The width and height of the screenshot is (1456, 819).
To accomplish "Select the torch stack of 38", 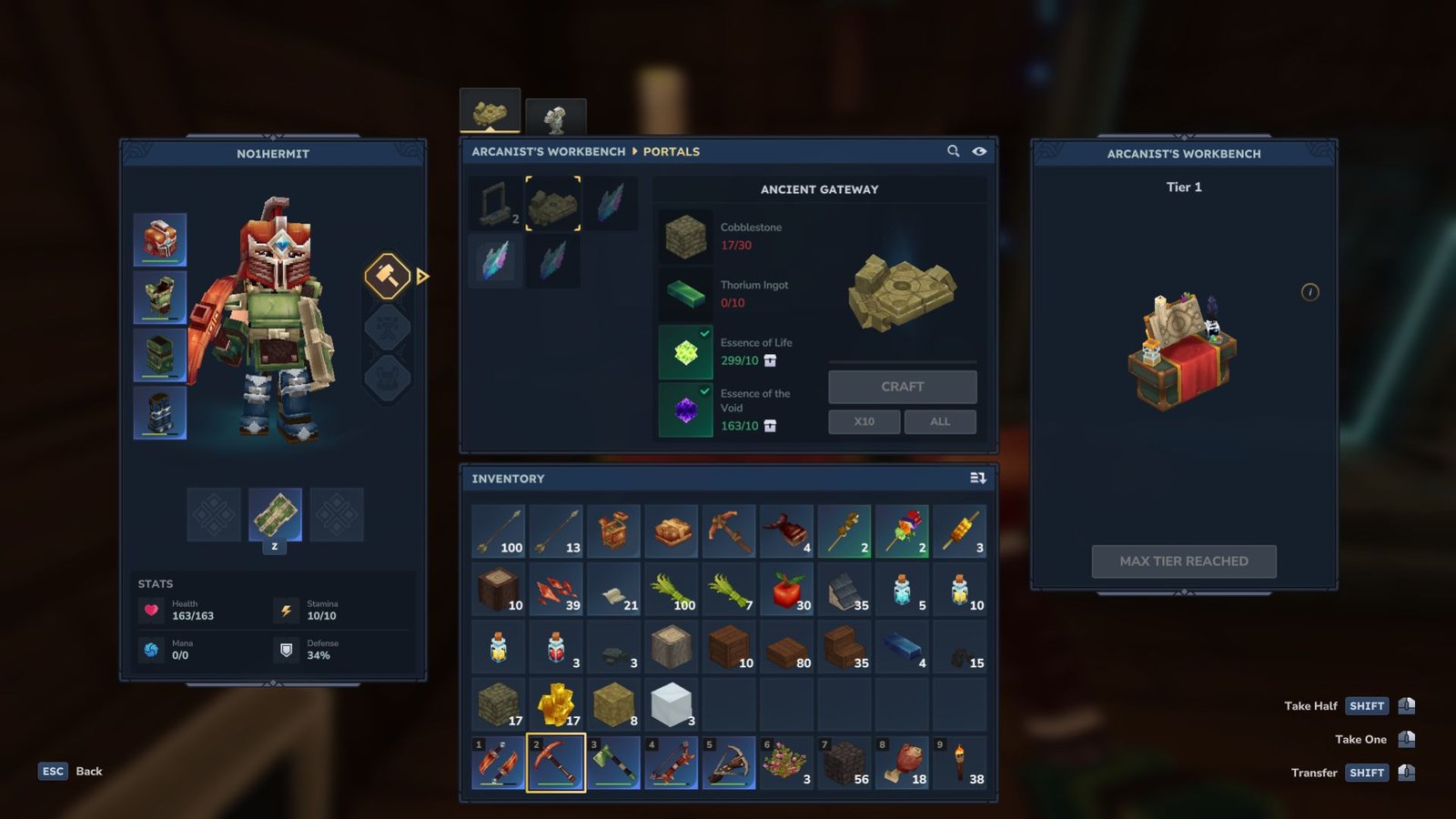I will tap(960, 763).
